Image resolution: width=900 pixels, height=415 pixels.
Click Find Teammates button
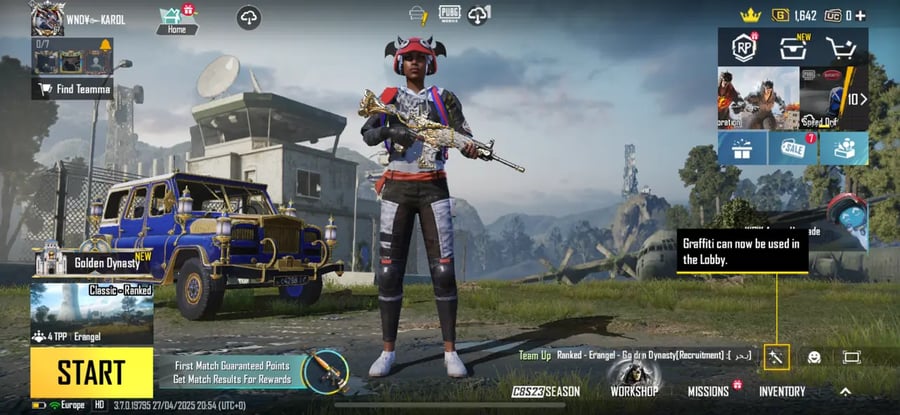point(72,90)
